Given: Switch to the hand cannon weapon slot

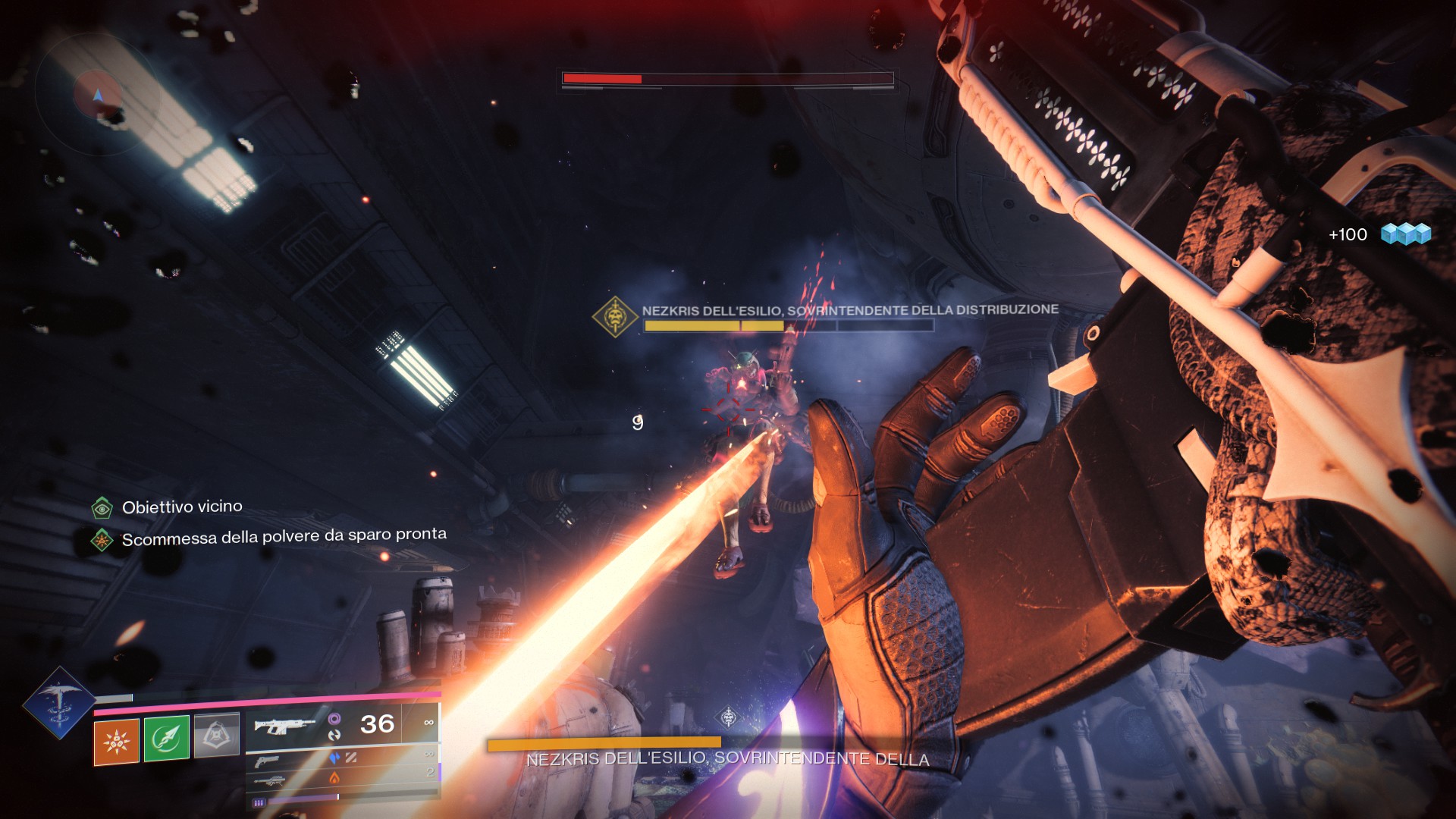Looking at the screenshot, I should pyautogui.click(x=268, y=761).
